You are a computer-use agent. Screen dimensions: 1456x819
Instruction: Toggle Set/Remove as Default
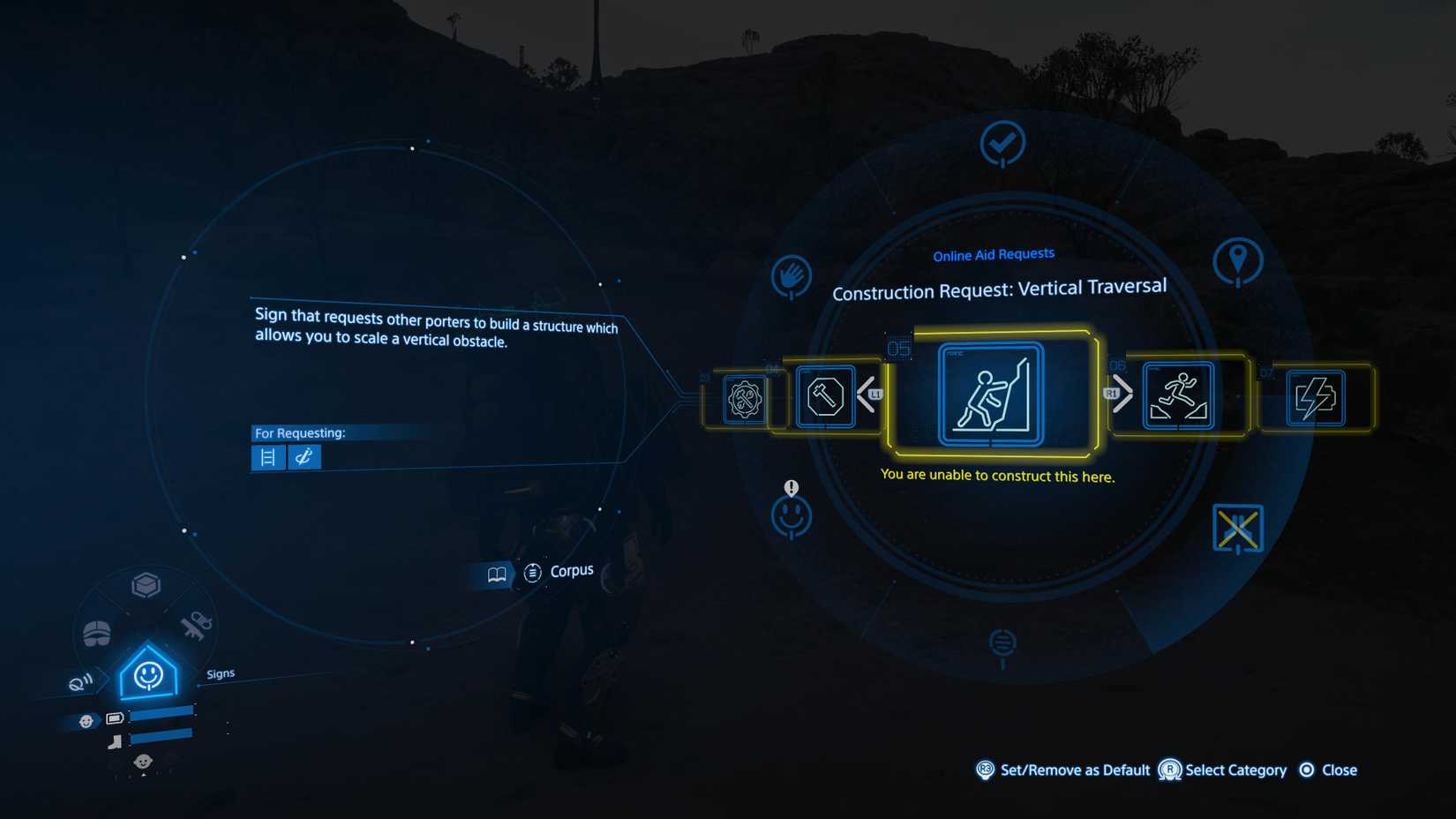pyautogui.click(x=986, y=770)
